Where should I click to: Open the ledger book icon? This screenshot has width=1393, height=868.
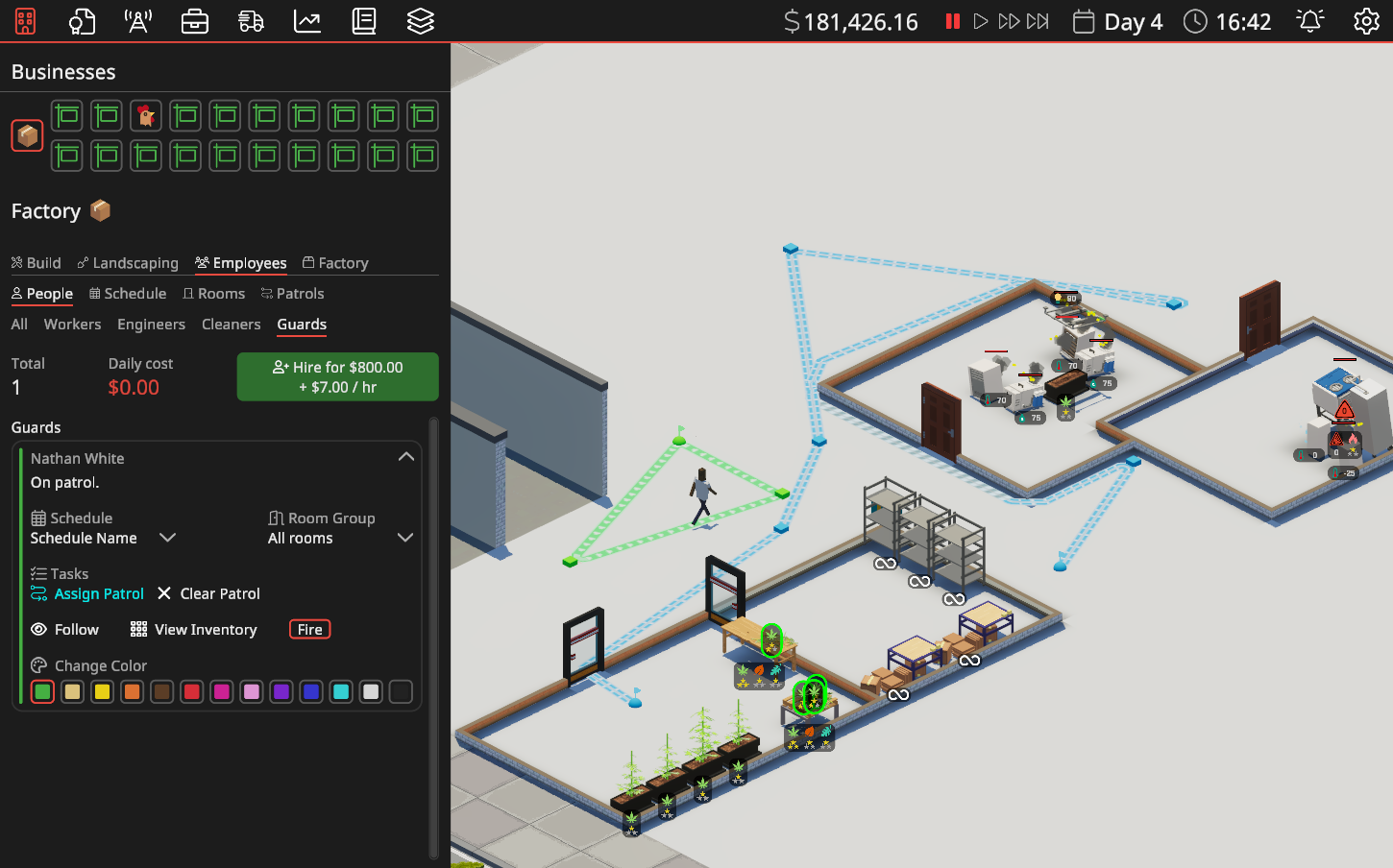point(363,20)
